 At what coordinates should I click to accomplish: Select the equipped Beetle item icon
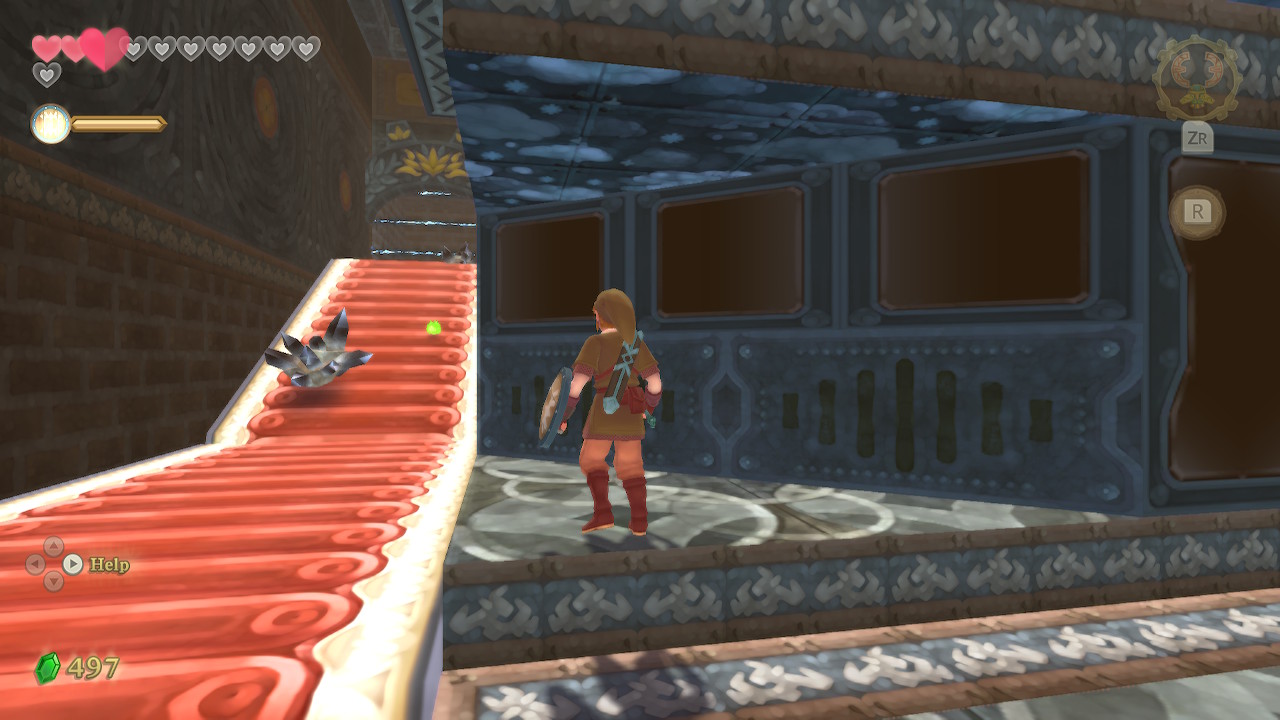(1197, 78)
